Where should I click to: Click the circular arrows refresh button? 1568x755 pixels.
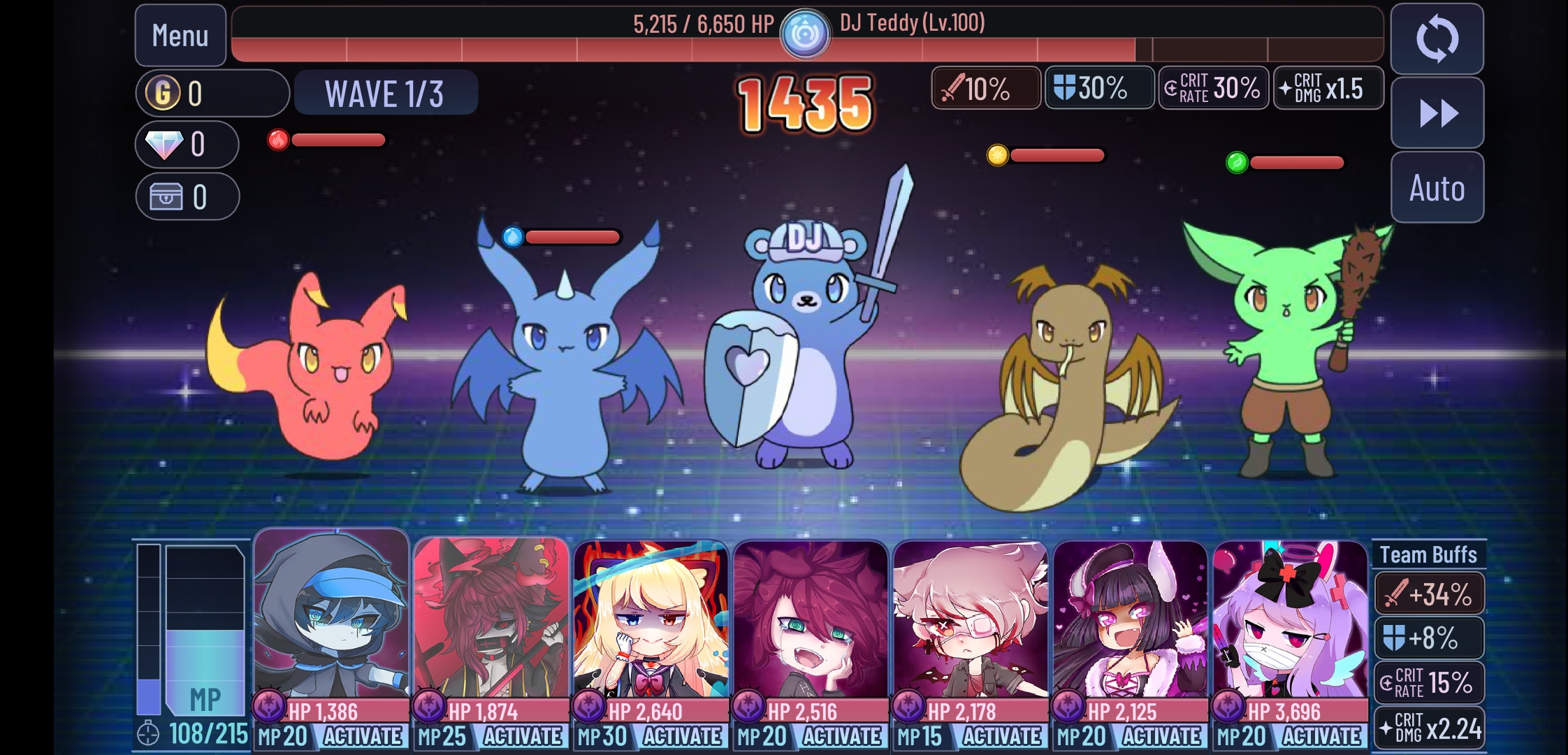(1437, 39)
